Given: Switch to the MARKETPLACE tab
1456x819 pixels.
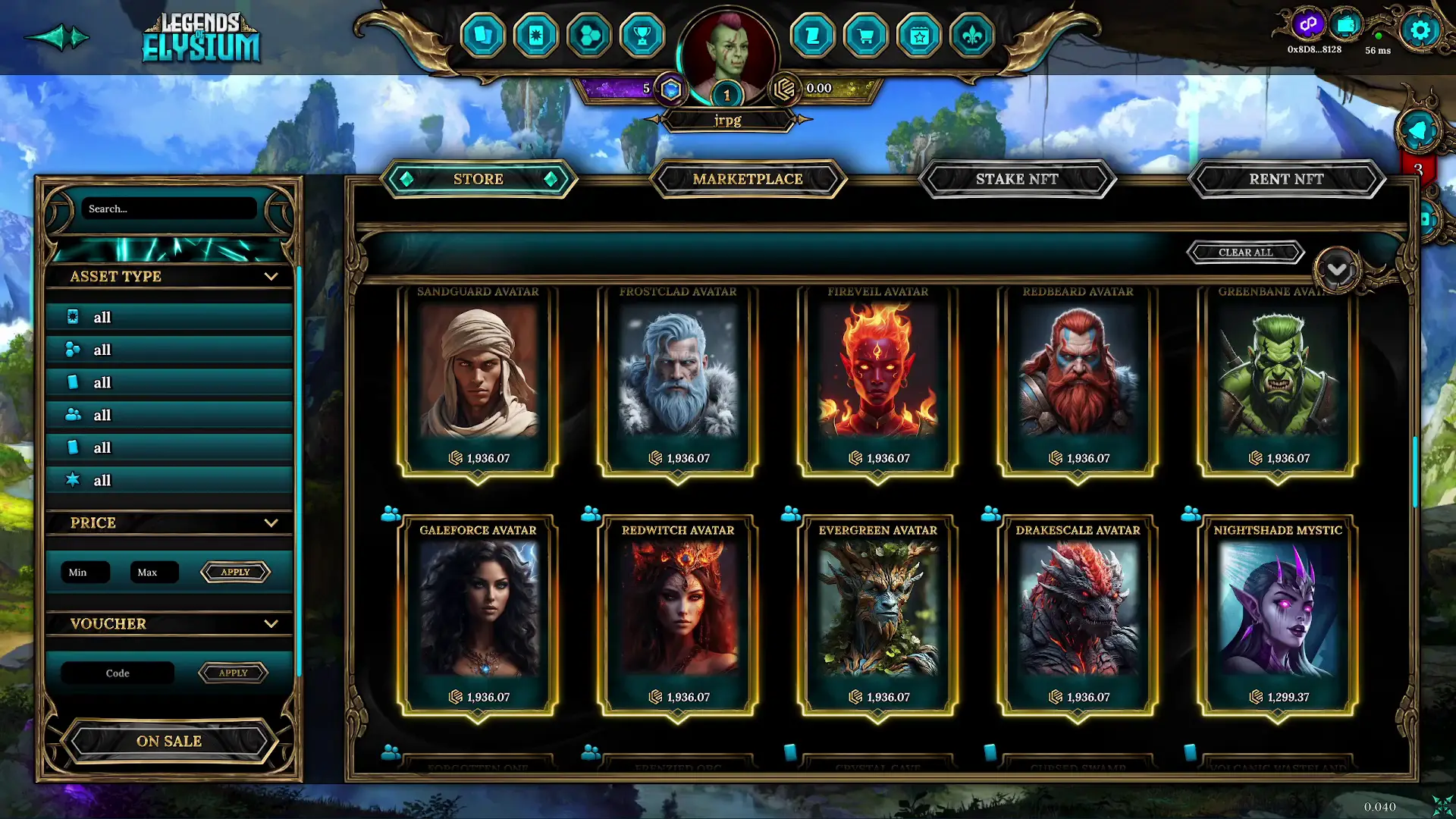Looking at the screenshot, I should pyautogui.click(x=748, y=179).
